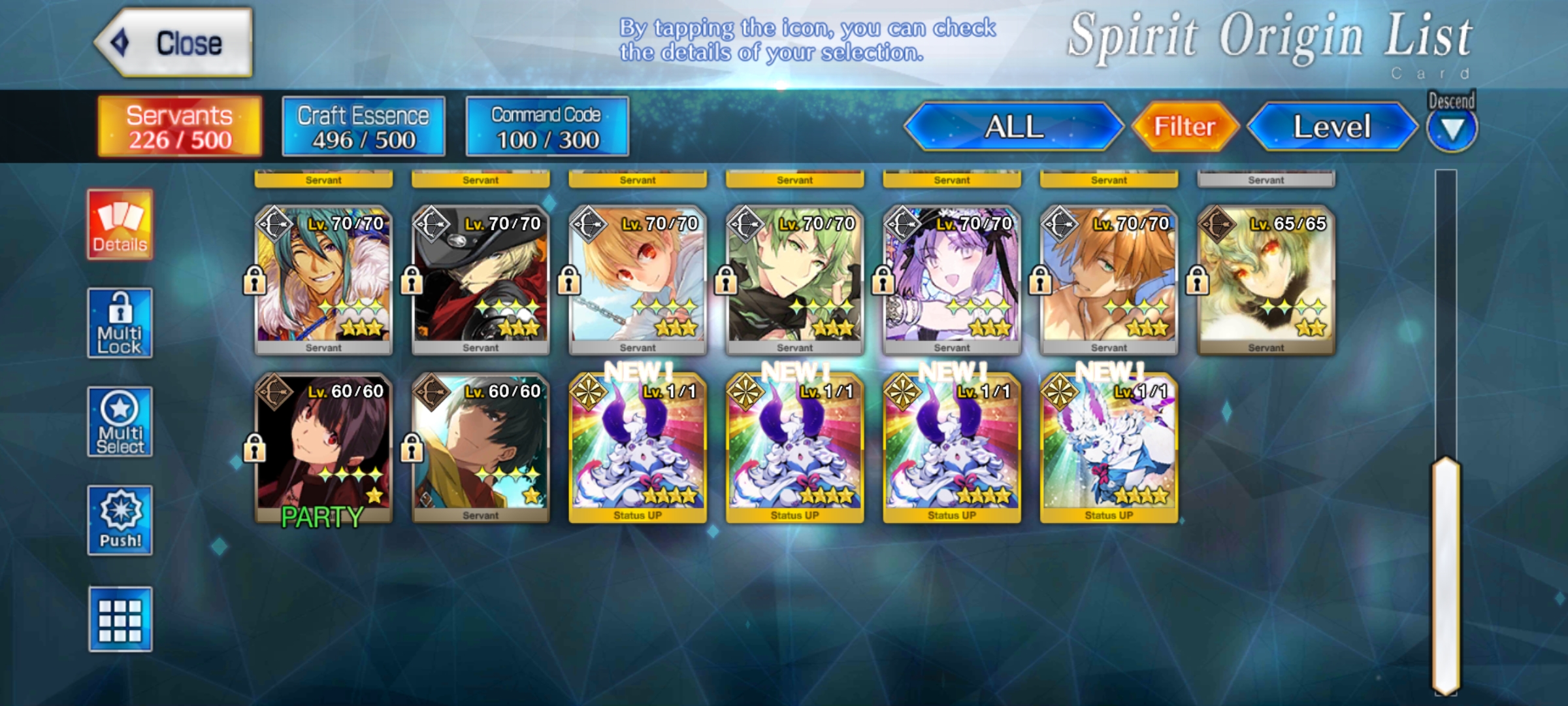
Task: Open the Craft Essence tab
Action: 363,127
